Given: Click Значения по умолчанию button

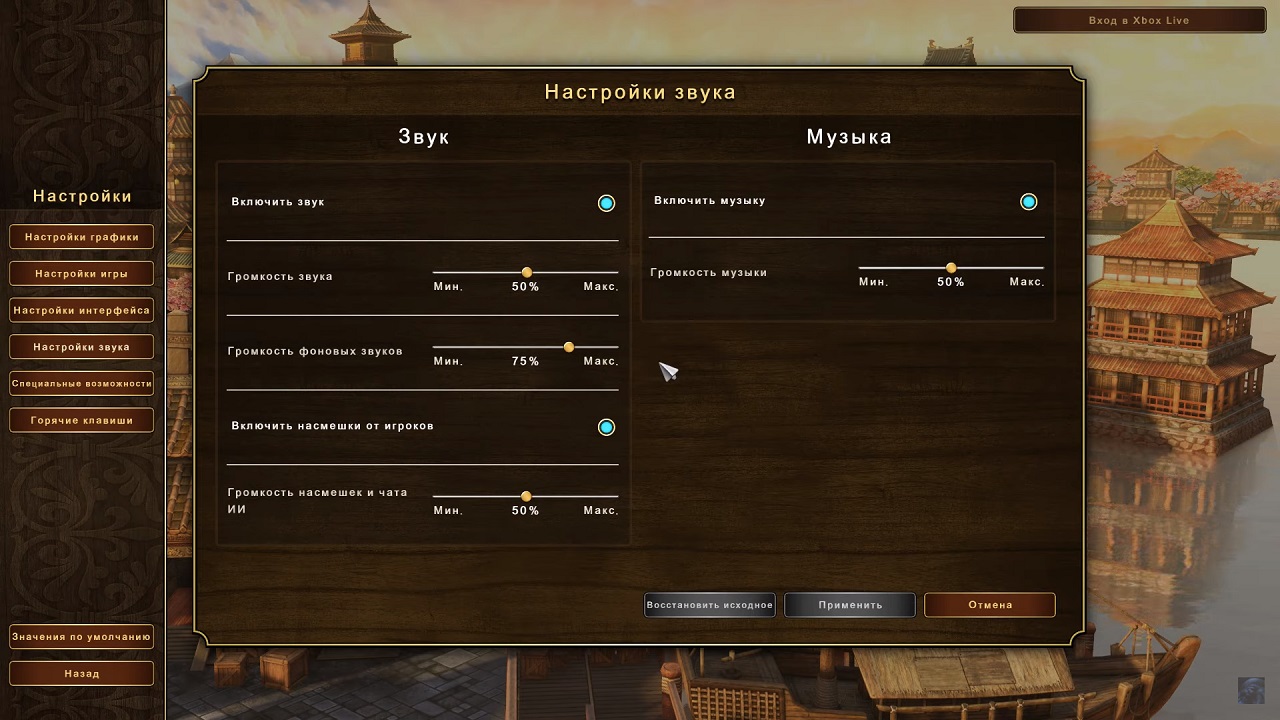Looking at the screenshot, I should (81, 637).
